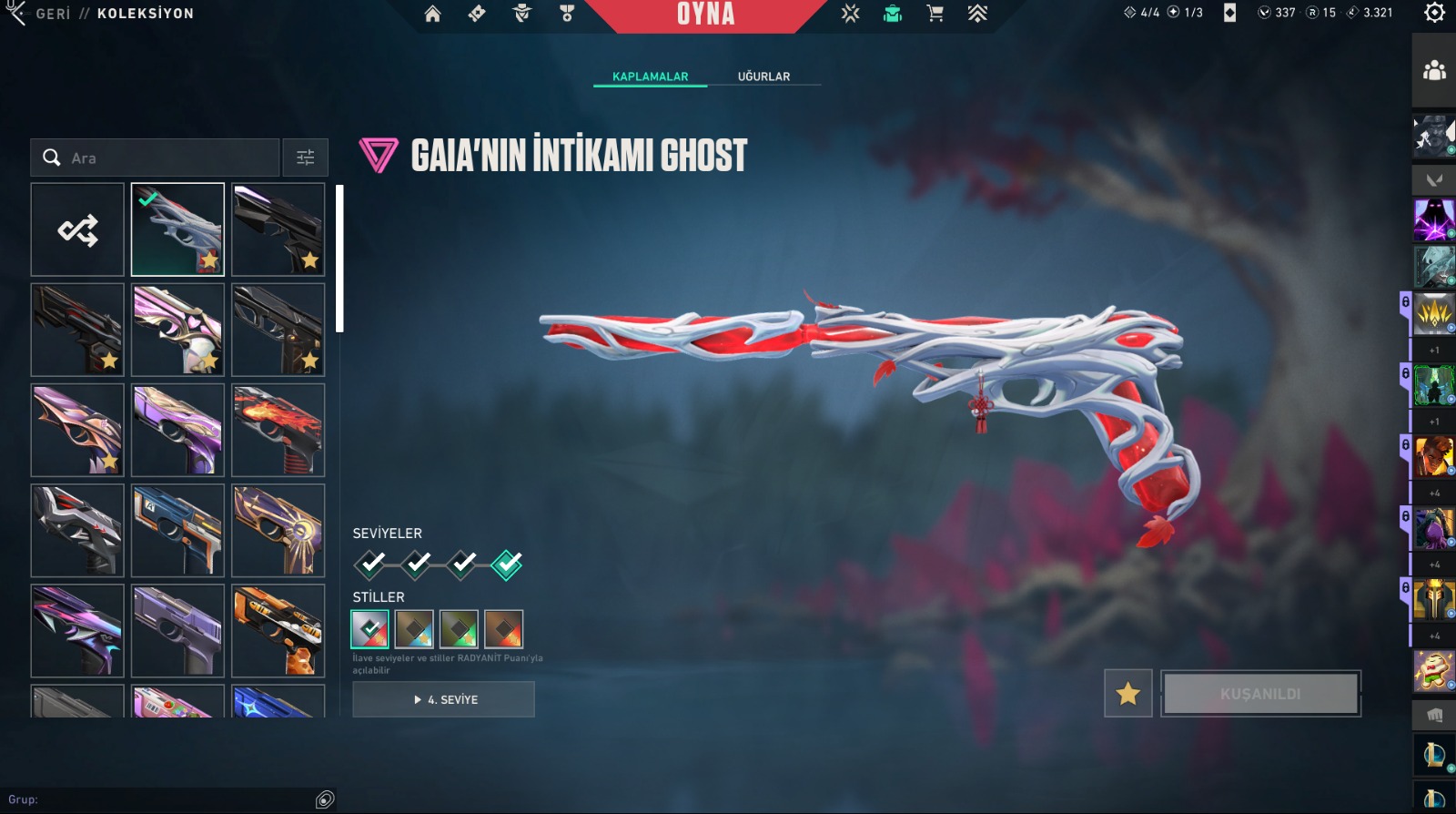Choose the last style swatch under Stiller
The image size is (1456, 814).
(x=503, y=628)
